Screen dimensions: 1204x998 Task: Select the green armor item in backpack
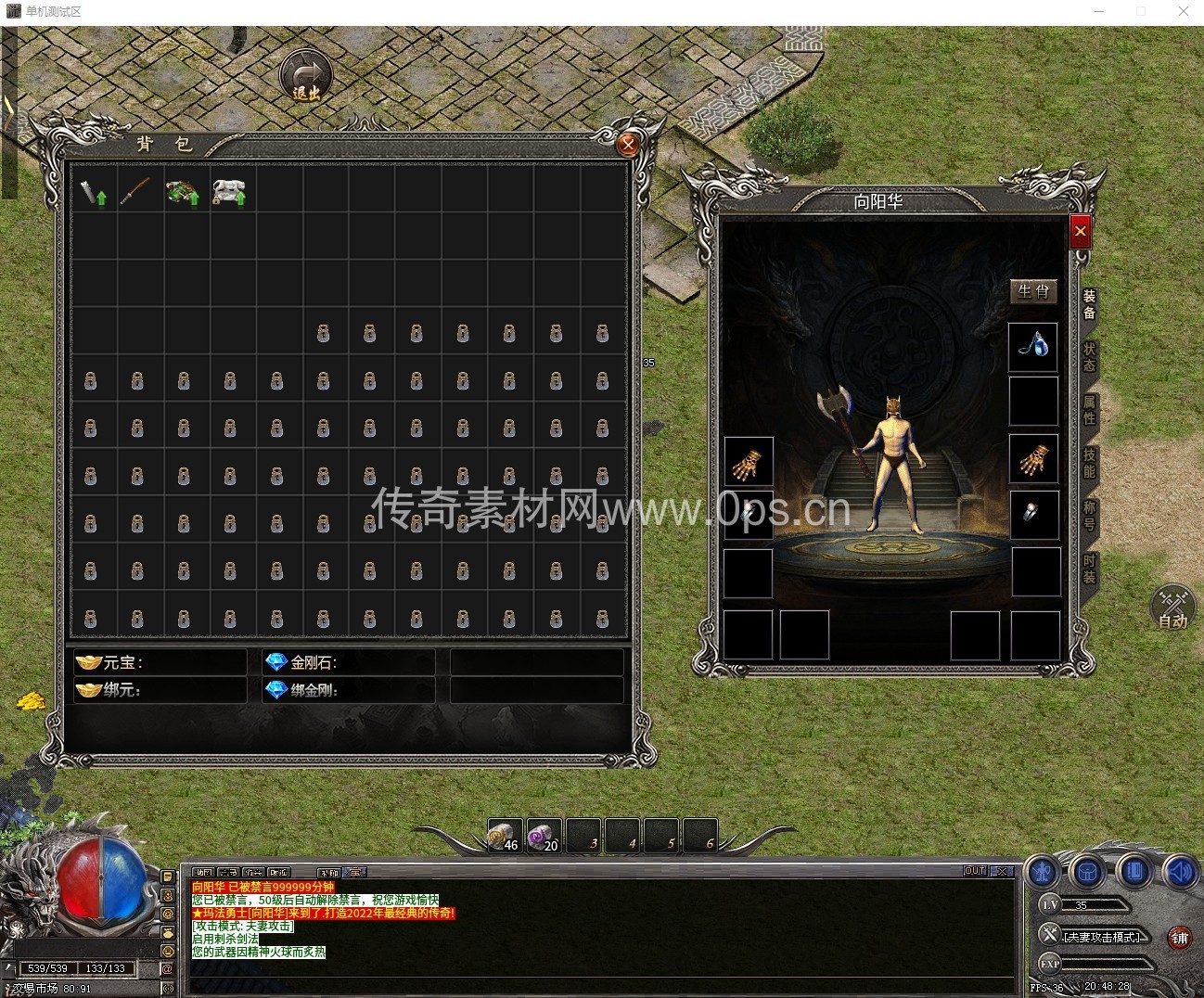click(183, 192)
